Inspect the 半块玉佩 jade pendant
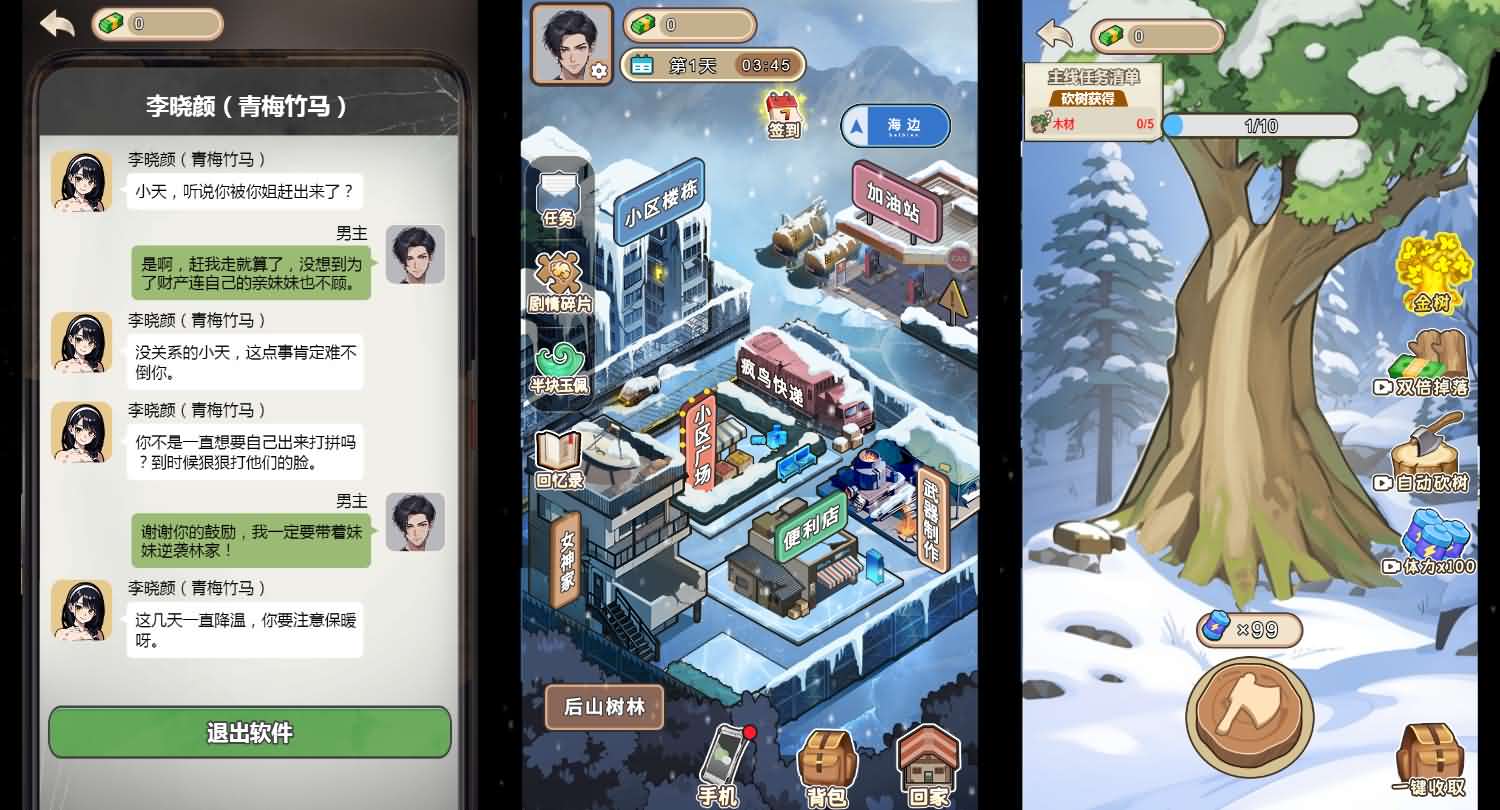This screenshot has width=1500, height=810. point(562,368)
